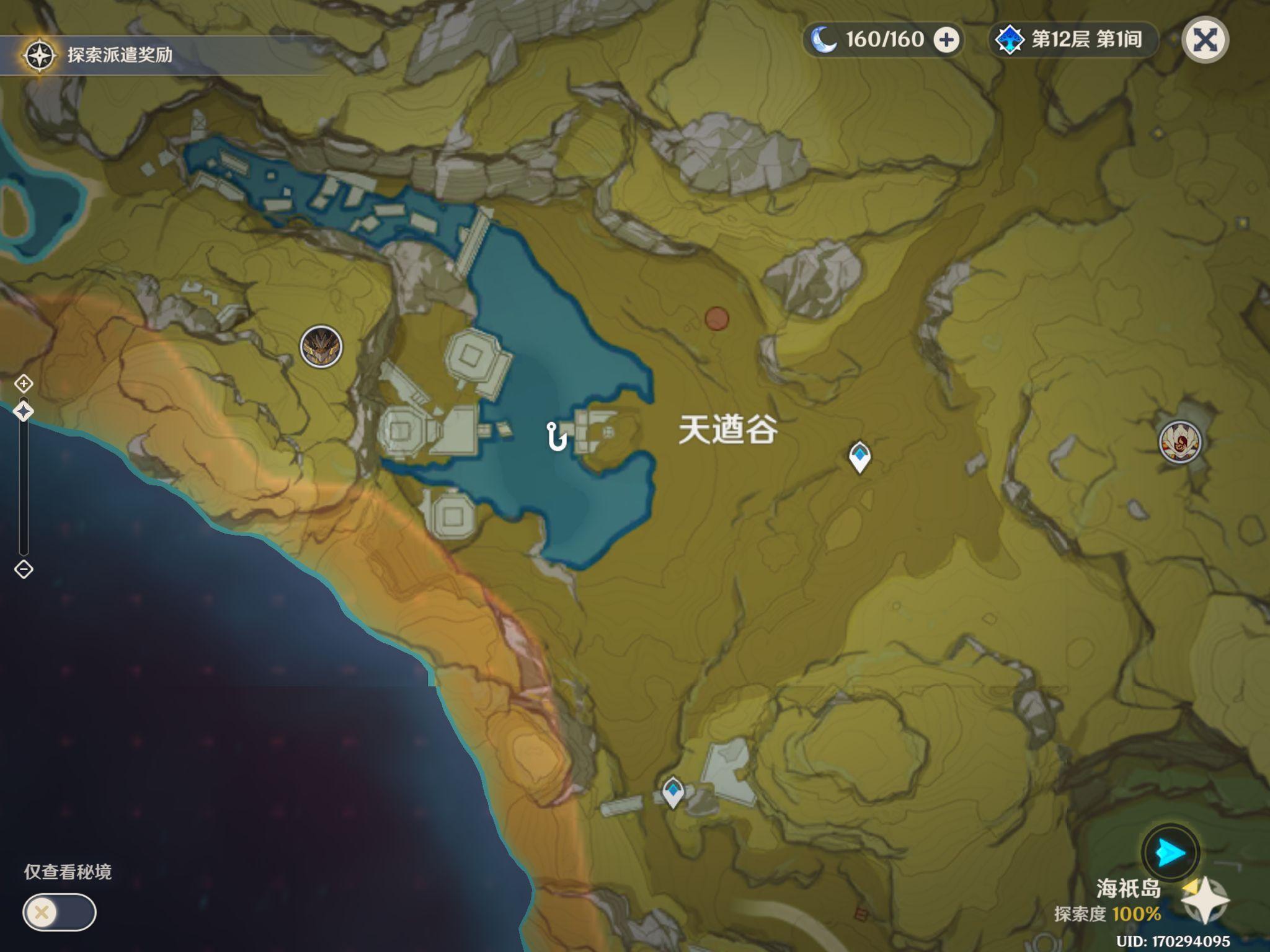
Task: Zoom out the map with the minus control
Action: (24, 569)
